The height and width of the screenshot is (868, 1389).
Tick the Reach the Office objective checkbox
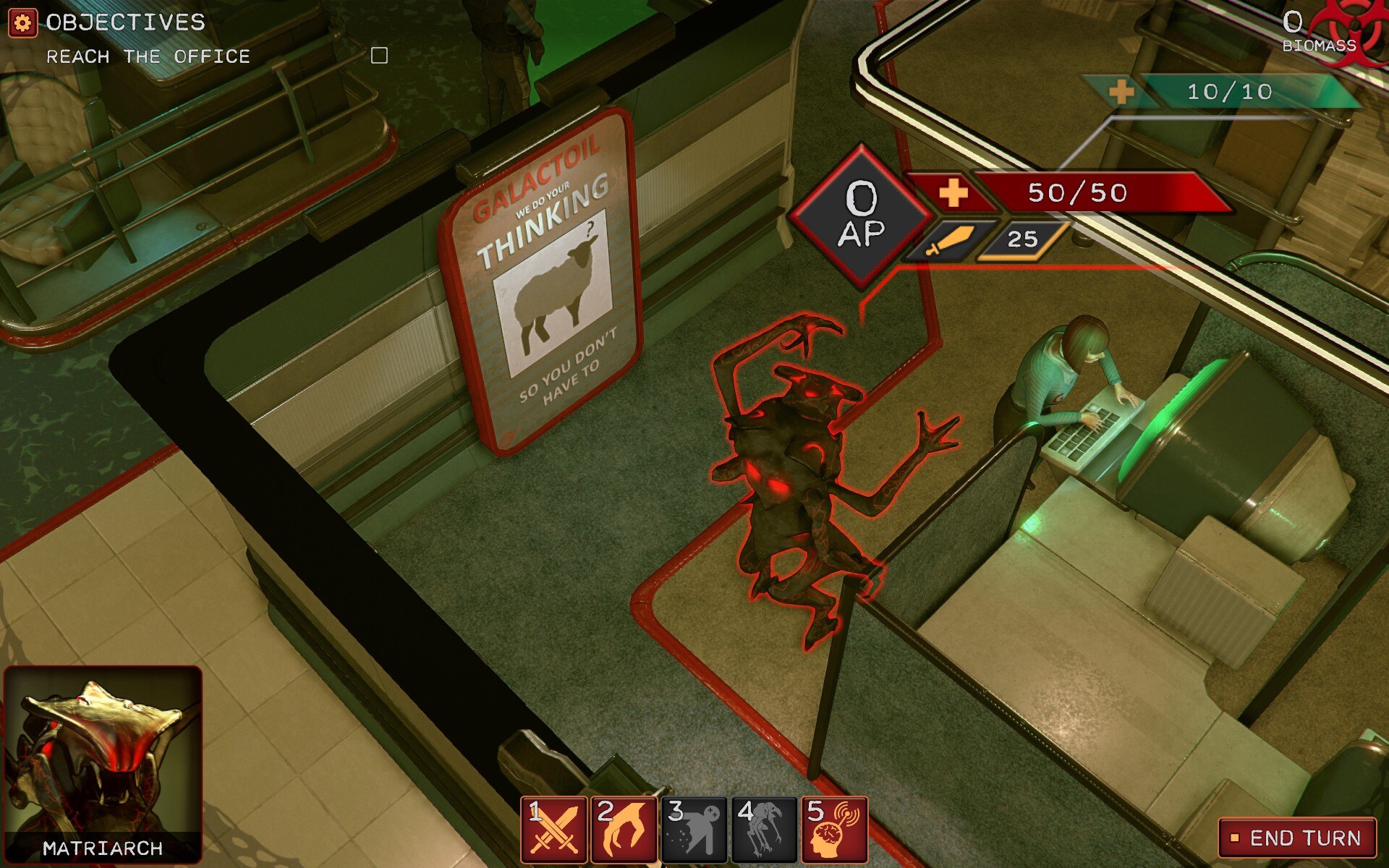pyautogui.click(x=379, y=56)
